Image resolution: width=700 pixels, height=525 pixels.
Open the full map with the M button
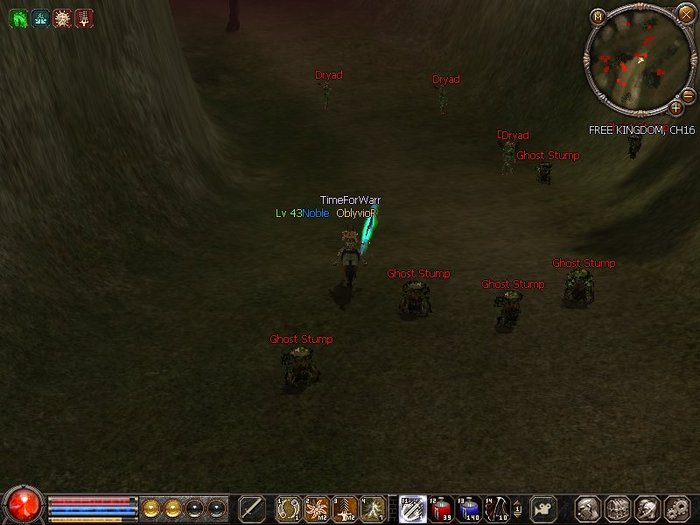[x=598, y=17]
